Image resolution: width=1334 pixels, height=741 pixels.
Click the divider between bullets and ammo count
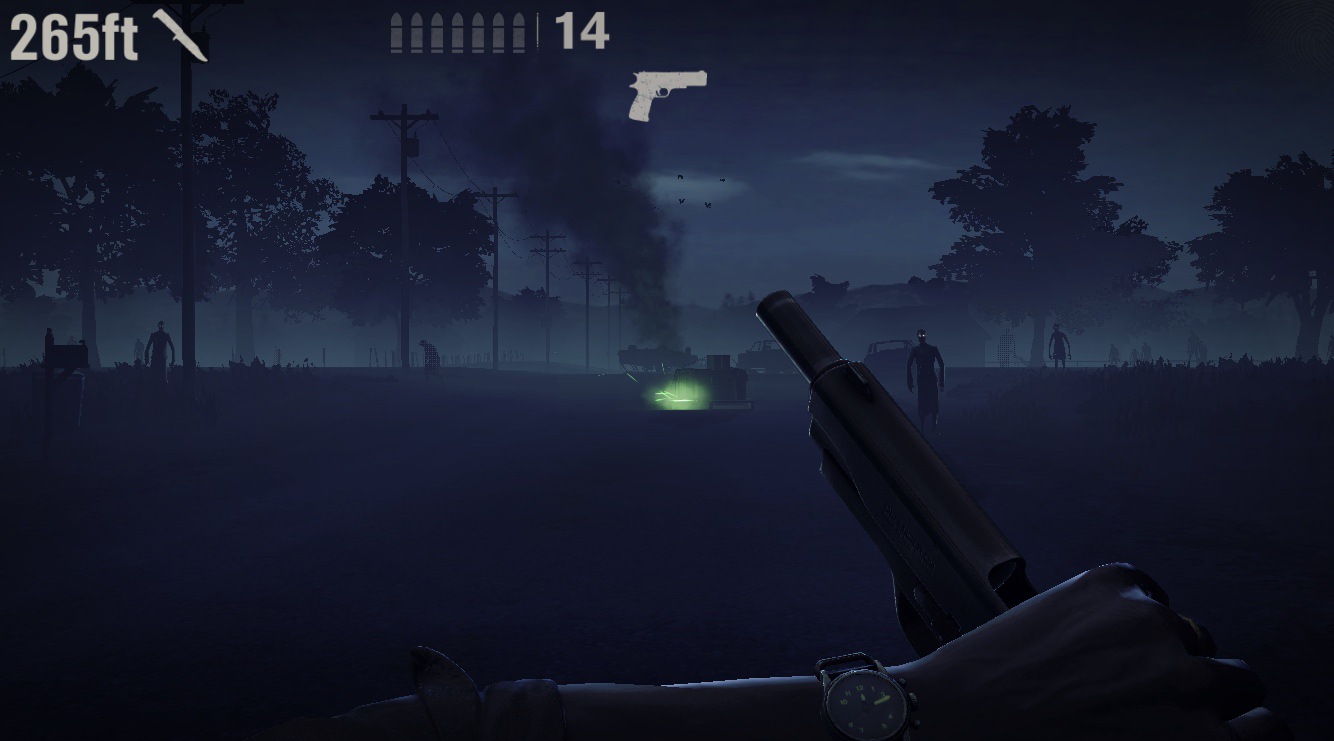pyautogui.click(x=537, y=28)
